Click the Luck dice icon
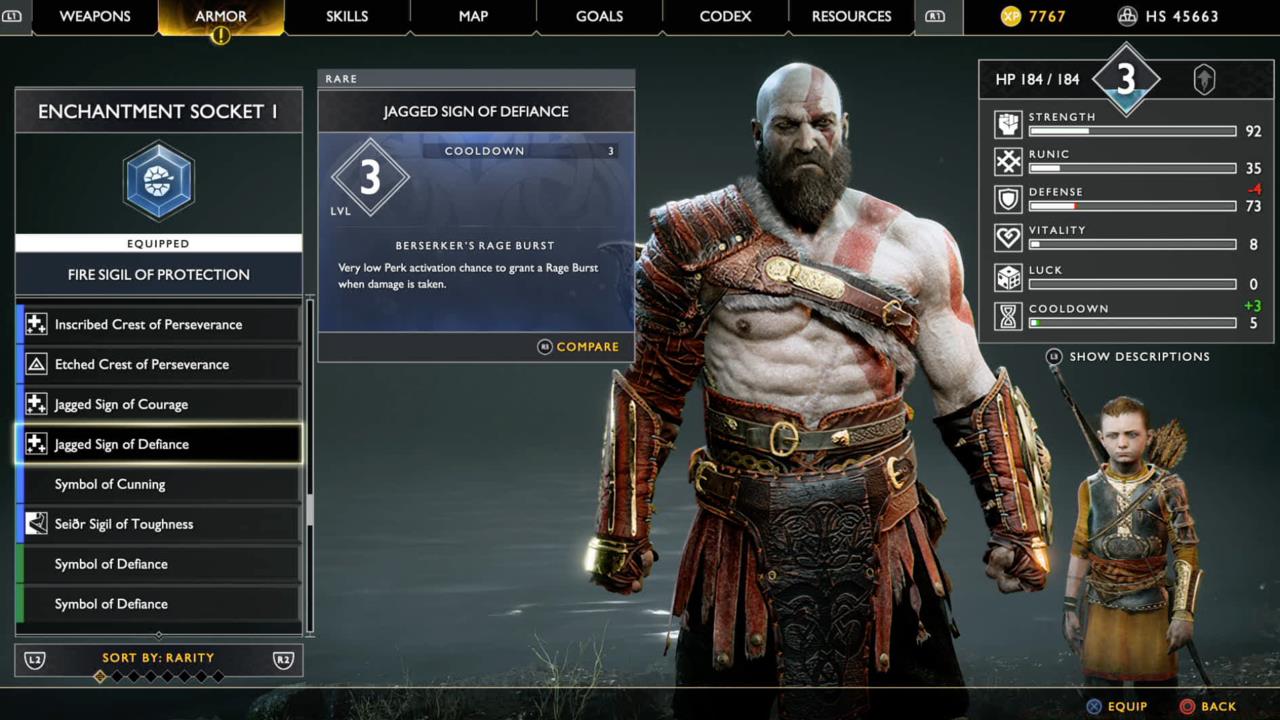This screenshot has width=1280, height=720. (x=1008, y=276)
